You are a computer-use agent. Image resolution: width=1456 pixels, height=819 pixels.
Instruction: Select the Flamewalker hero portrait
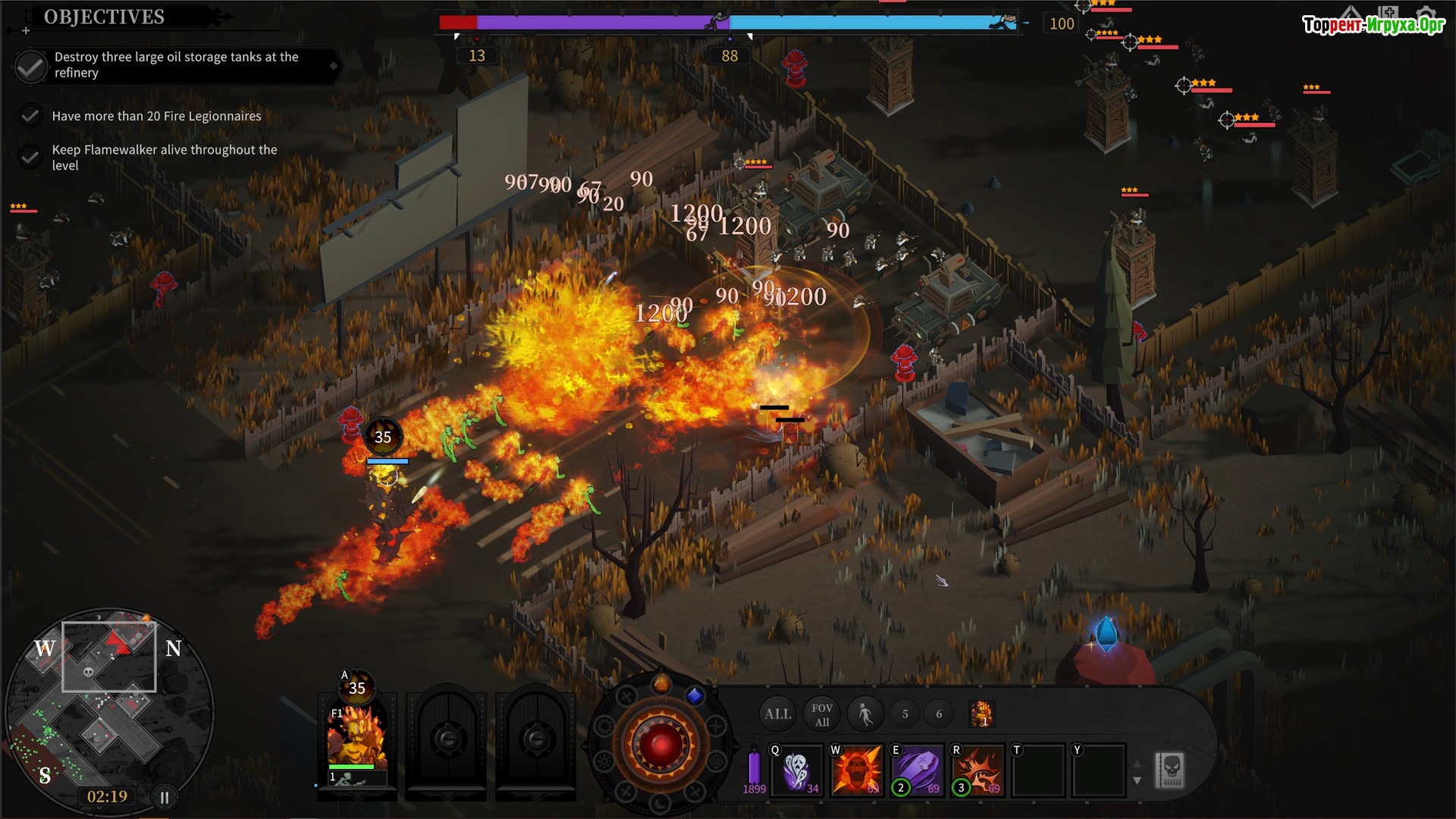pyautogui.click(x=356, y=737)
